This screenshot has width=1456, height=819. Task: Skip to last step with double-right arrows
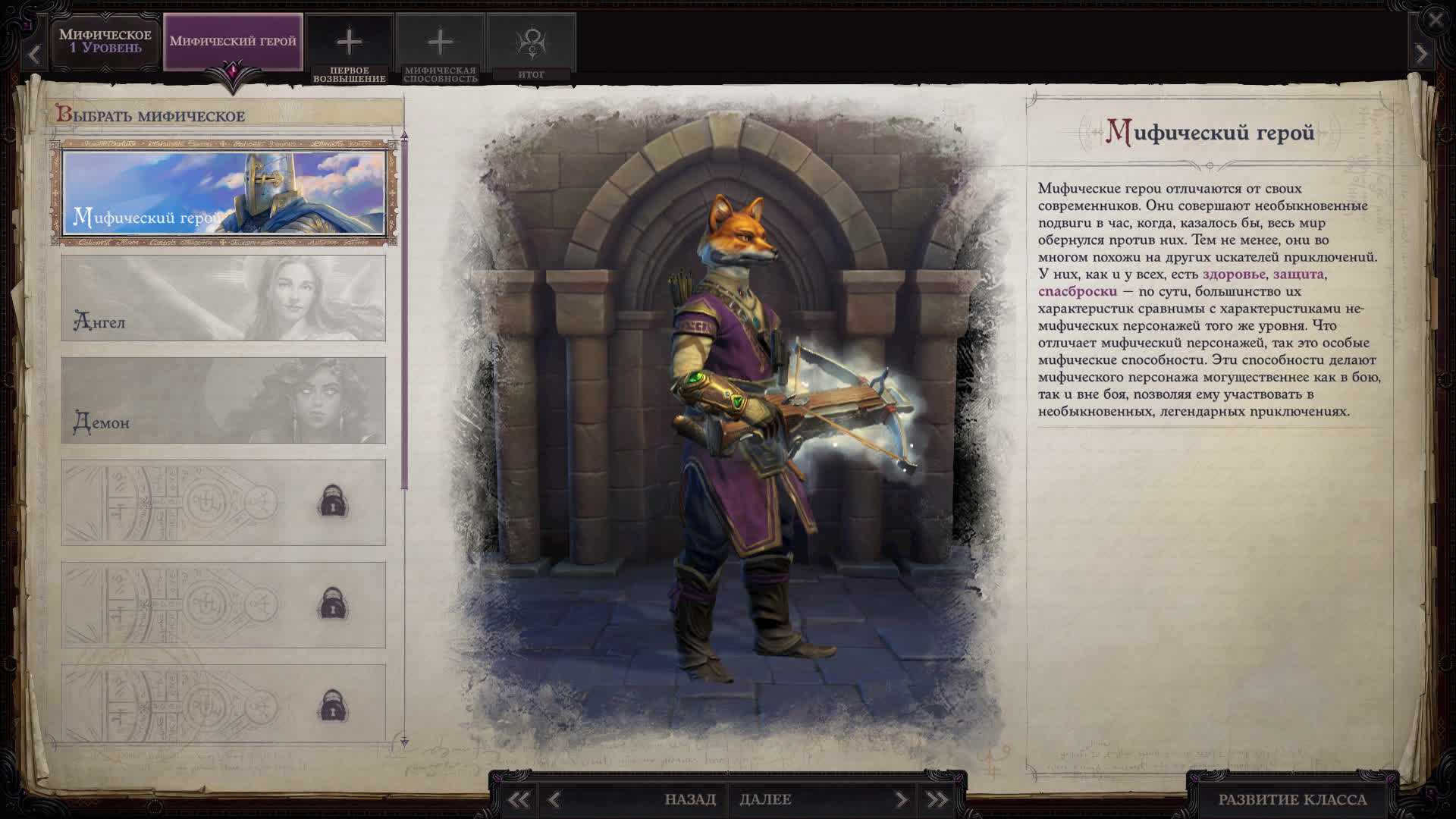point(937,799)
